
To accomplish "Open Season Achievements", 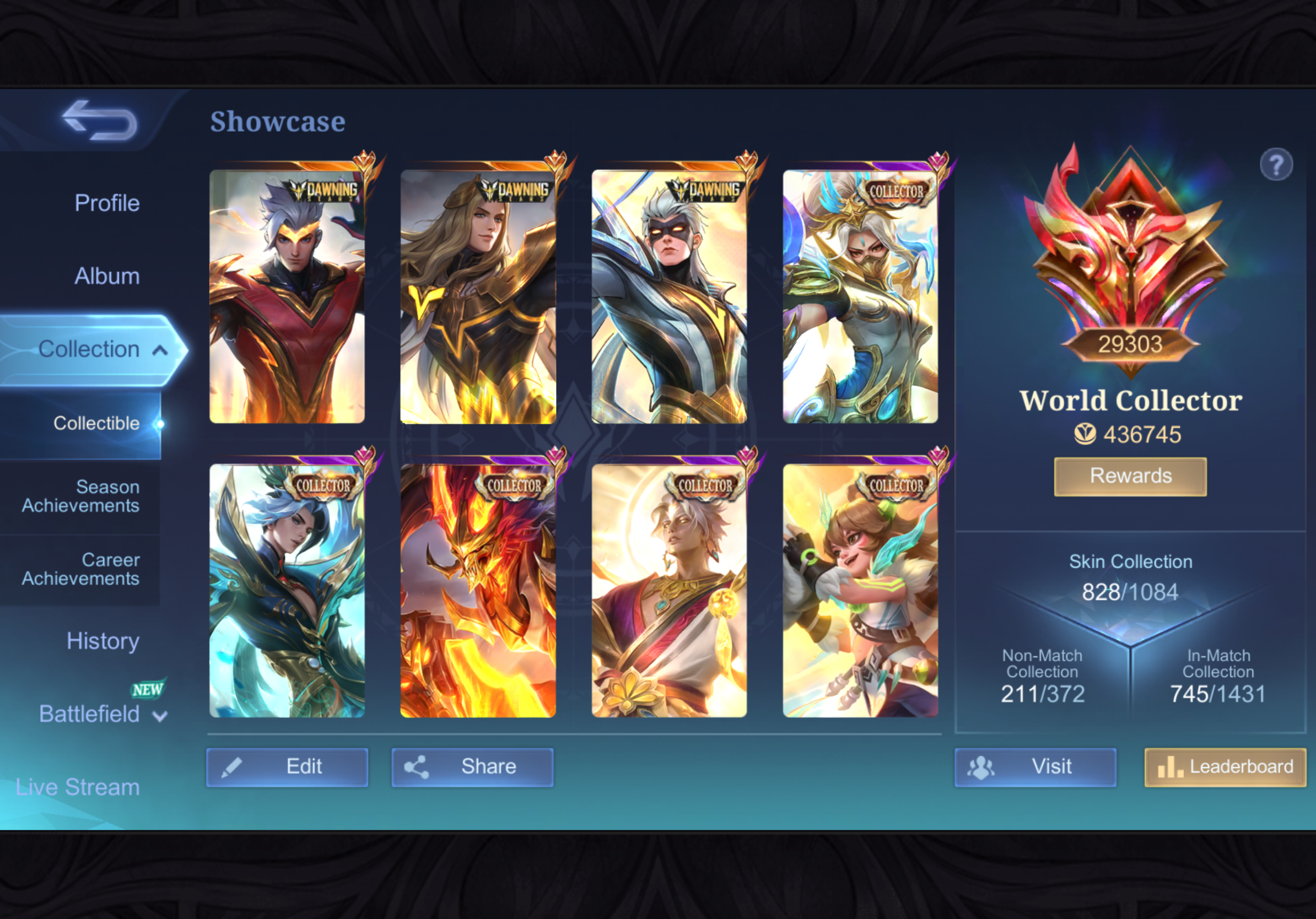I will (80, 496).
